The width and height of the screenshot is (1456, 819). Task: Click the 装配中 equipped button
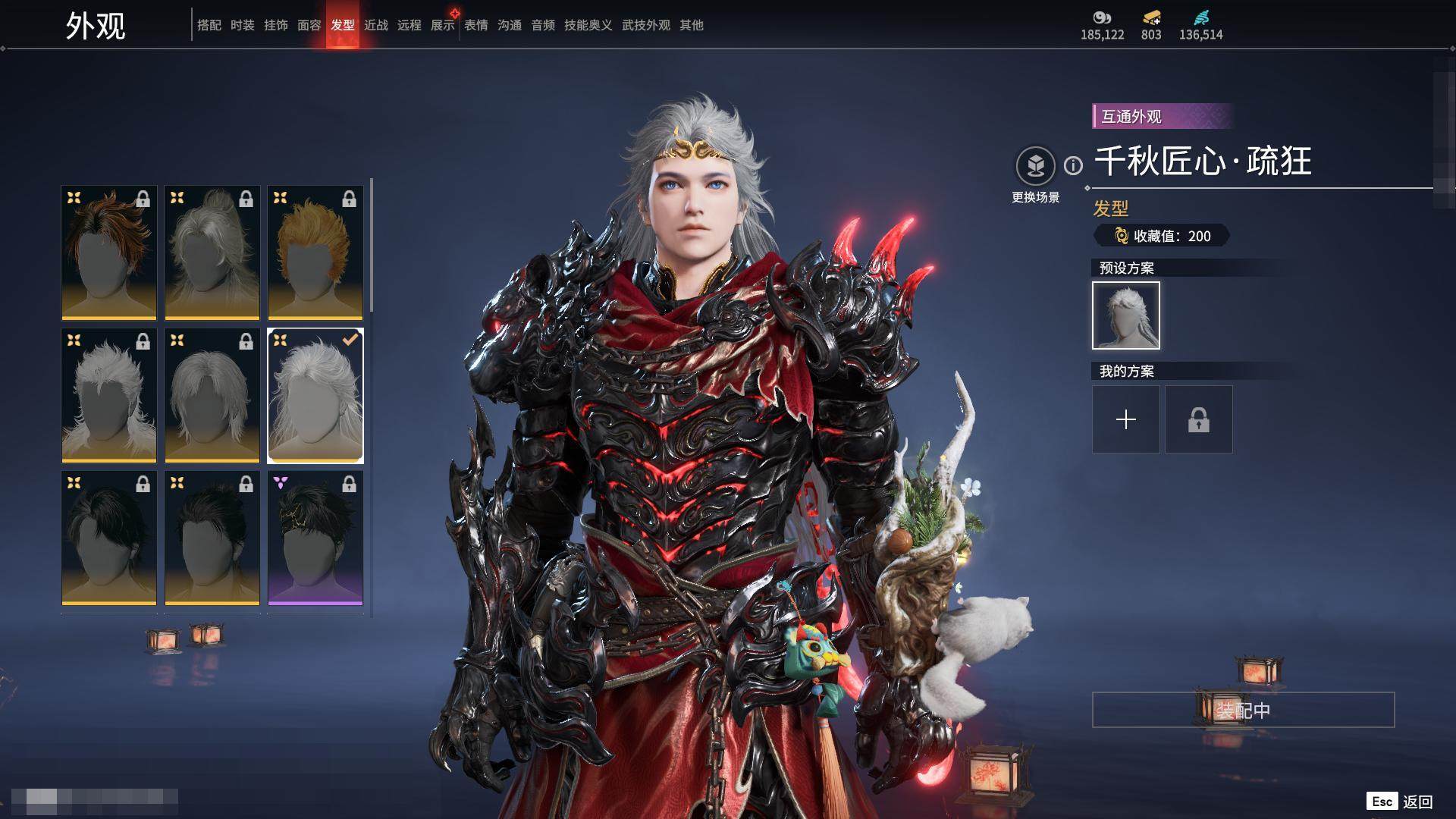click(x=1243, y=710)
